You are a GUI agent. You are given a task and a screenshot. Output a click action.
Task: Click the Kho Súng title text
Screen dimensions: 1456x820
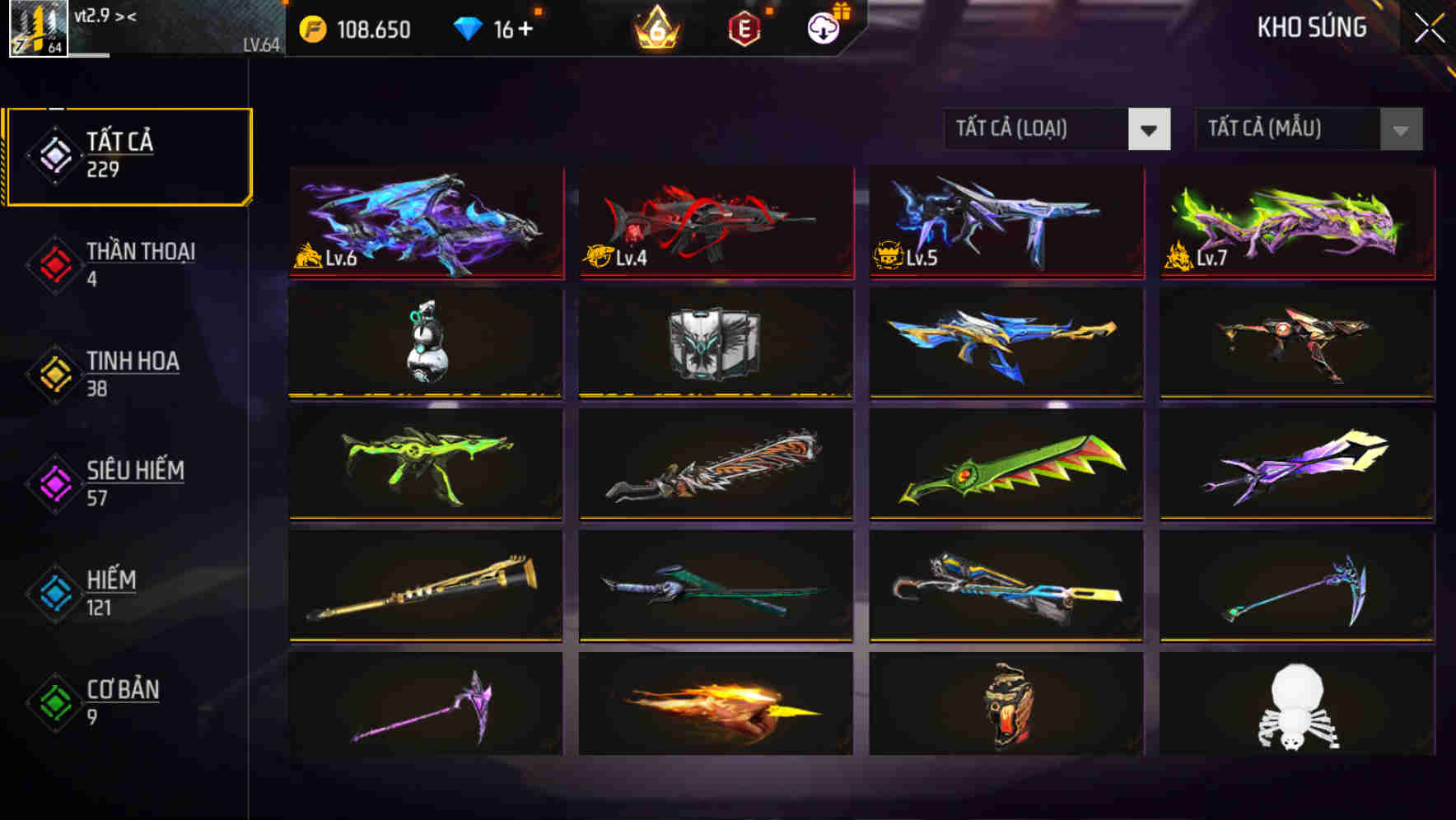pyautogui.click(x=1311, y=26)
